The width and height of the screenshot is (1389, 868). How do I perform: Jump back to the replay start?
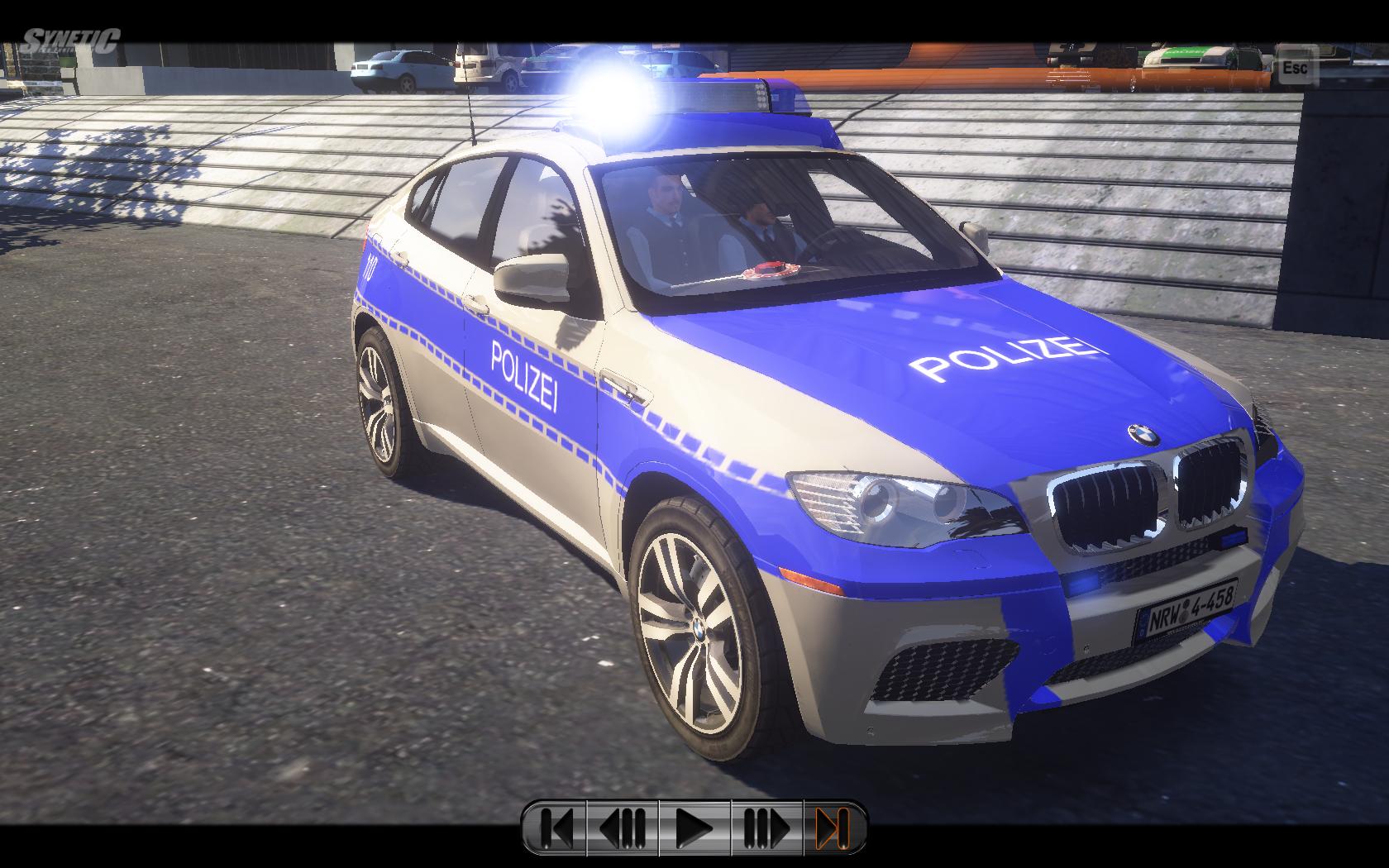pos(556,826)
